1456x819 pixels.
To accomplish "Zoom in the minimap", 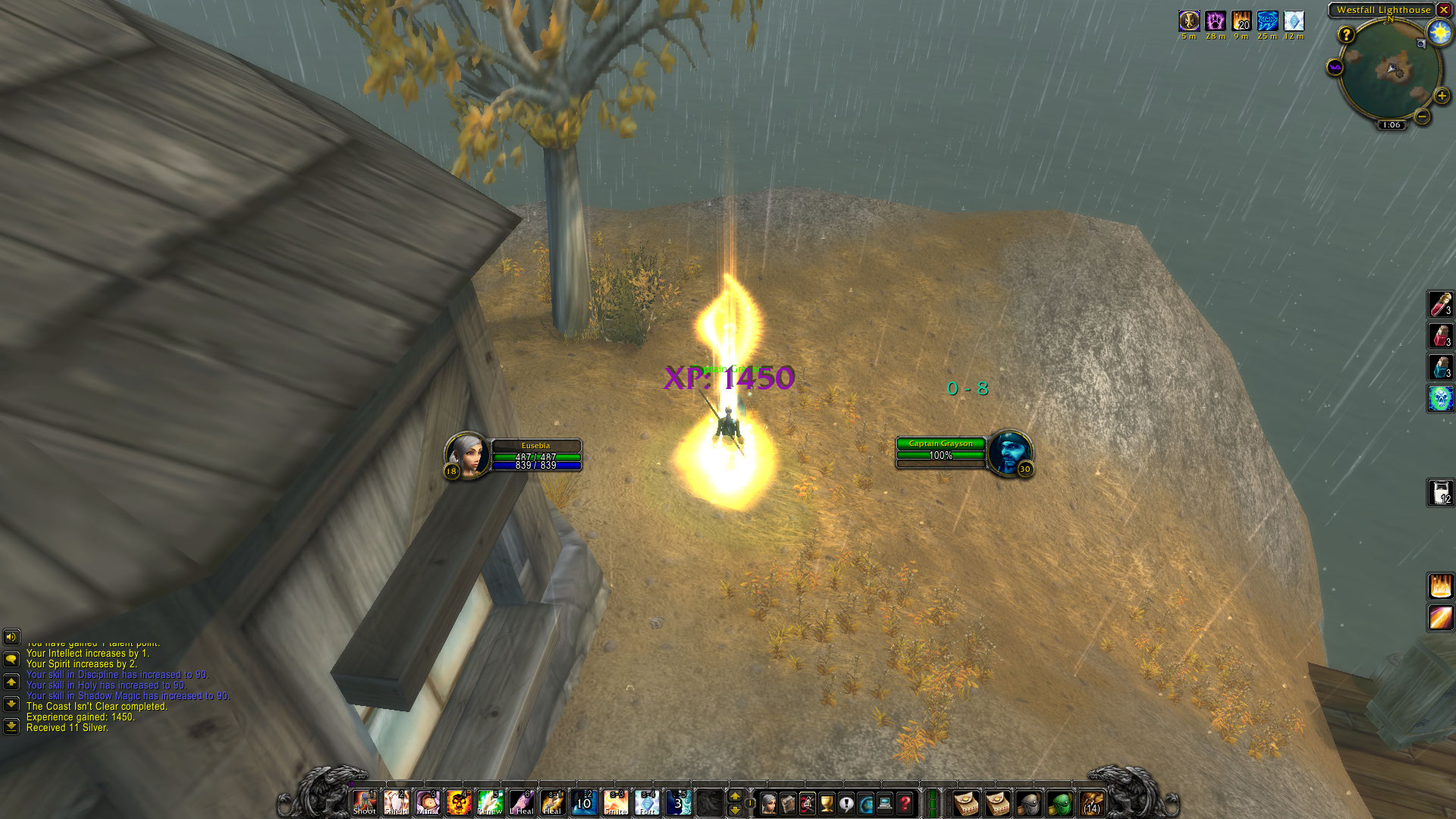I will [x=1442, y=96].
